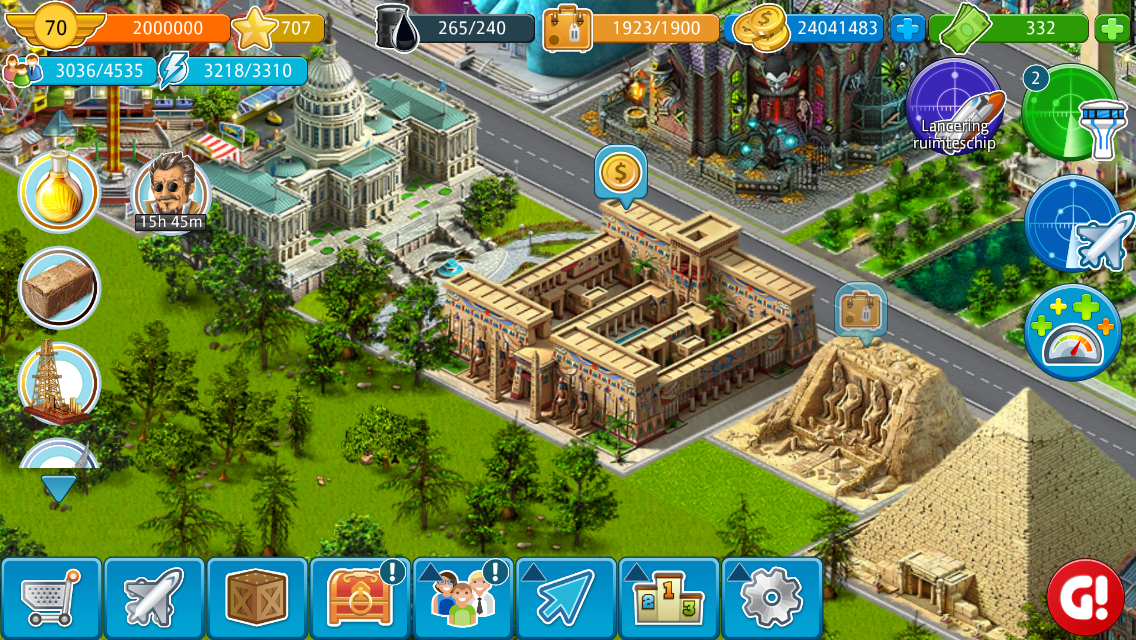The height and width of the screenshot is (640, 1136).
Task: Select the blue paper plane button
Action: (x=566, y=598)
